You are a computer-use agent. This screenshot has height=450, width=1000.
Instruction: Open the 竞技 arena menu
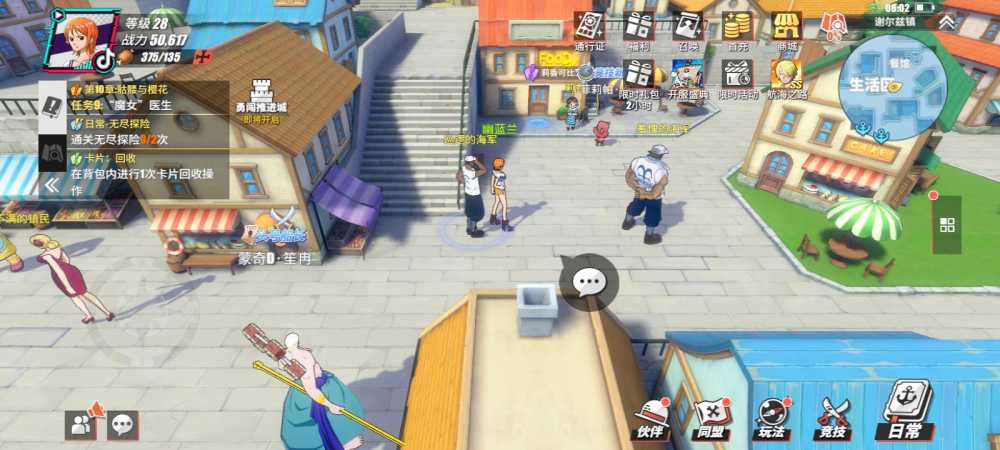click(x=832, y=417)
